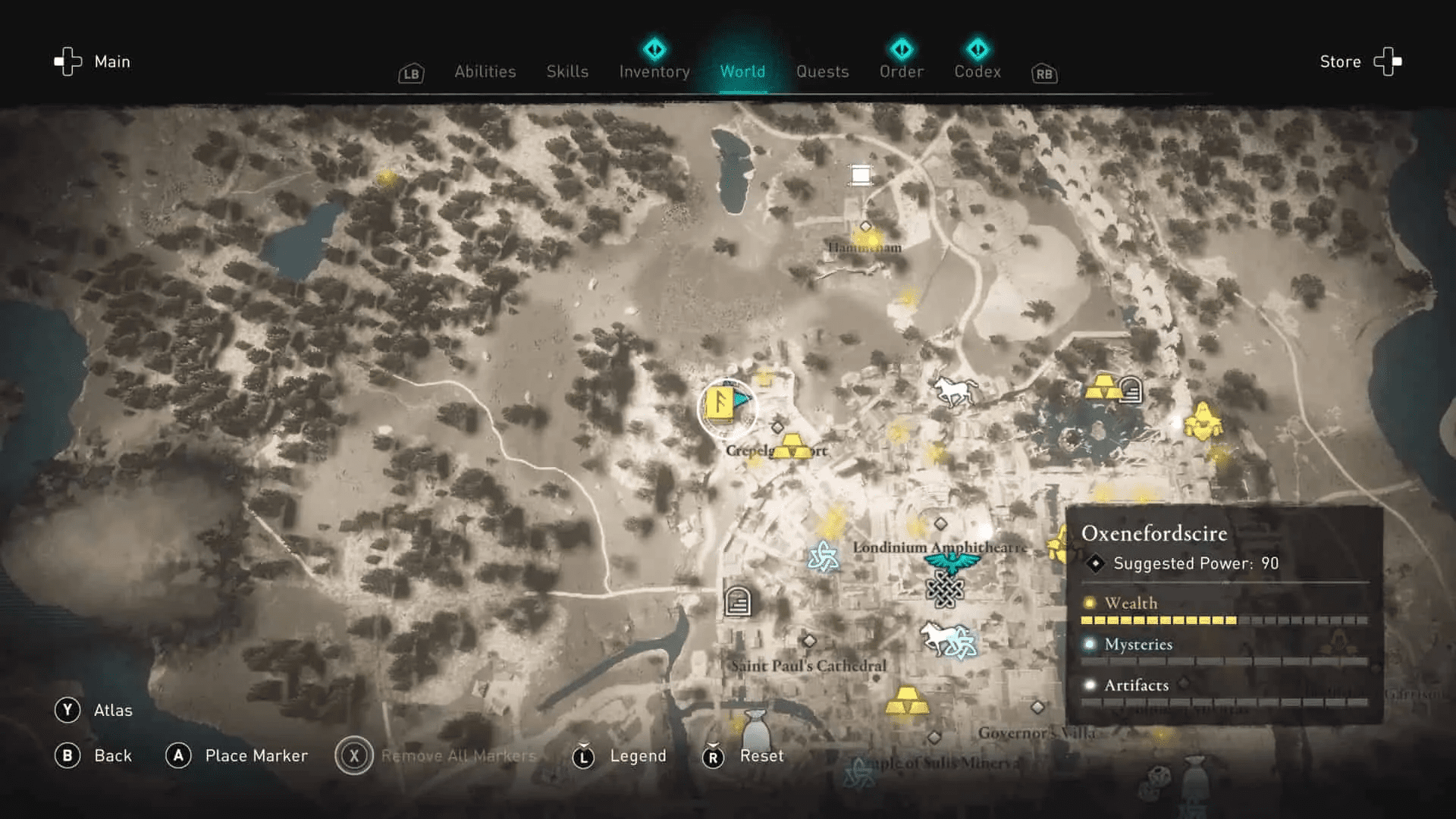This screenshot has width=1456, height=819.
Task: Click the LB shoulder button icon
Action: [410, 74]
